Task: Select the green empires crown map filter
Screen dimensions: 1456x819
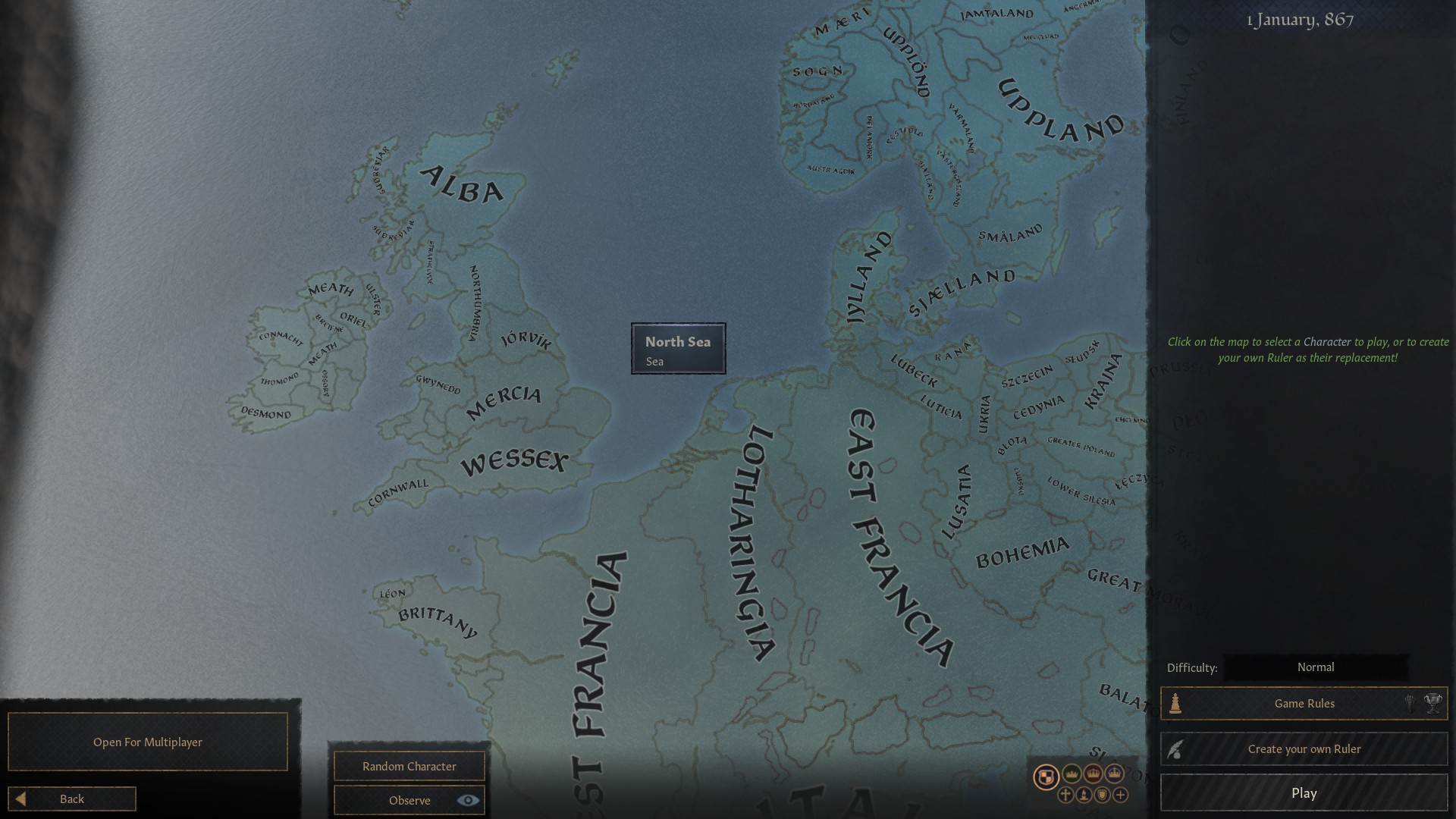Action: pos(1072,774)
